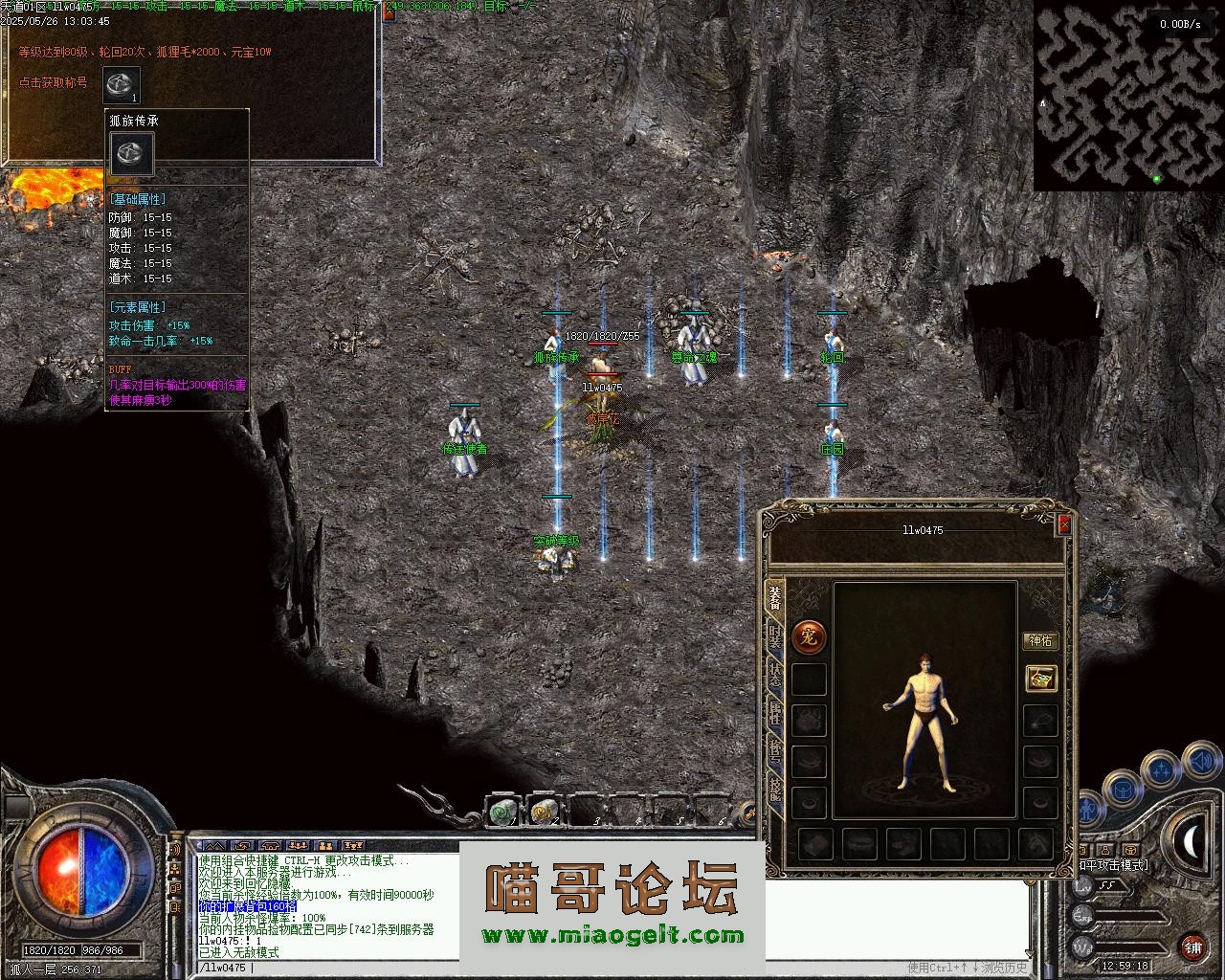
Task: Switch to the 技能 skills tab
Action: [x=774, y=790]
